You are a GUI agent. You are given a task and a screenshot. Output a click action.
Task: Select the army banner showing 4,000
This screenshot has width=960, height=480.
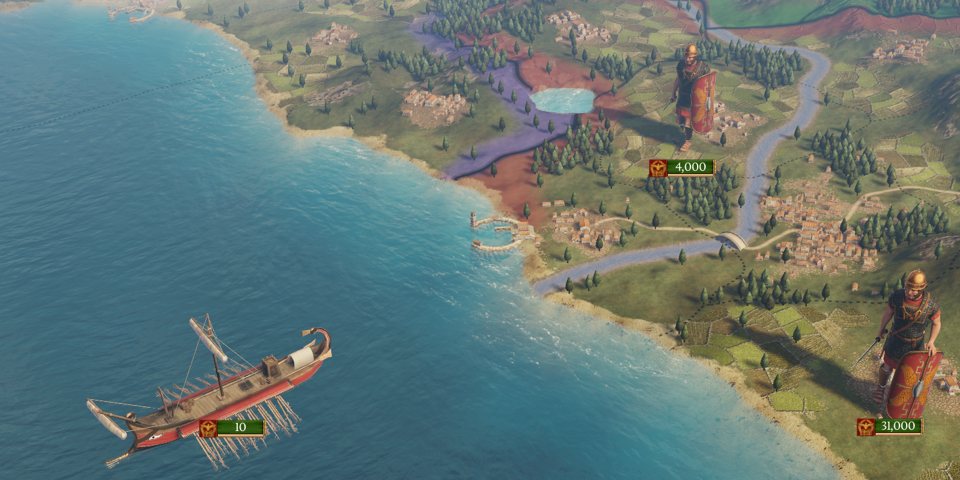pyautogui.click(x=682, y=167)
